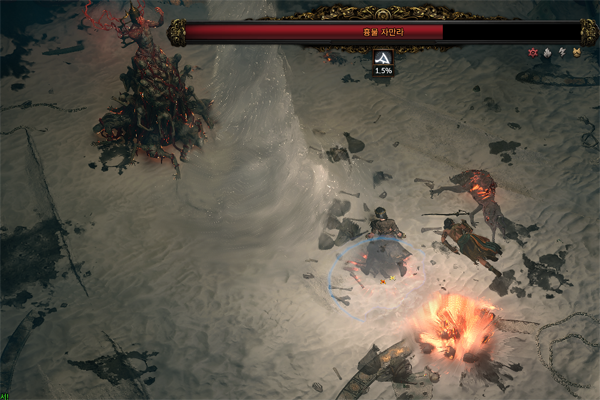
Task: Select the boss debuff icon showing 1.5%
Action: point(383,58)
